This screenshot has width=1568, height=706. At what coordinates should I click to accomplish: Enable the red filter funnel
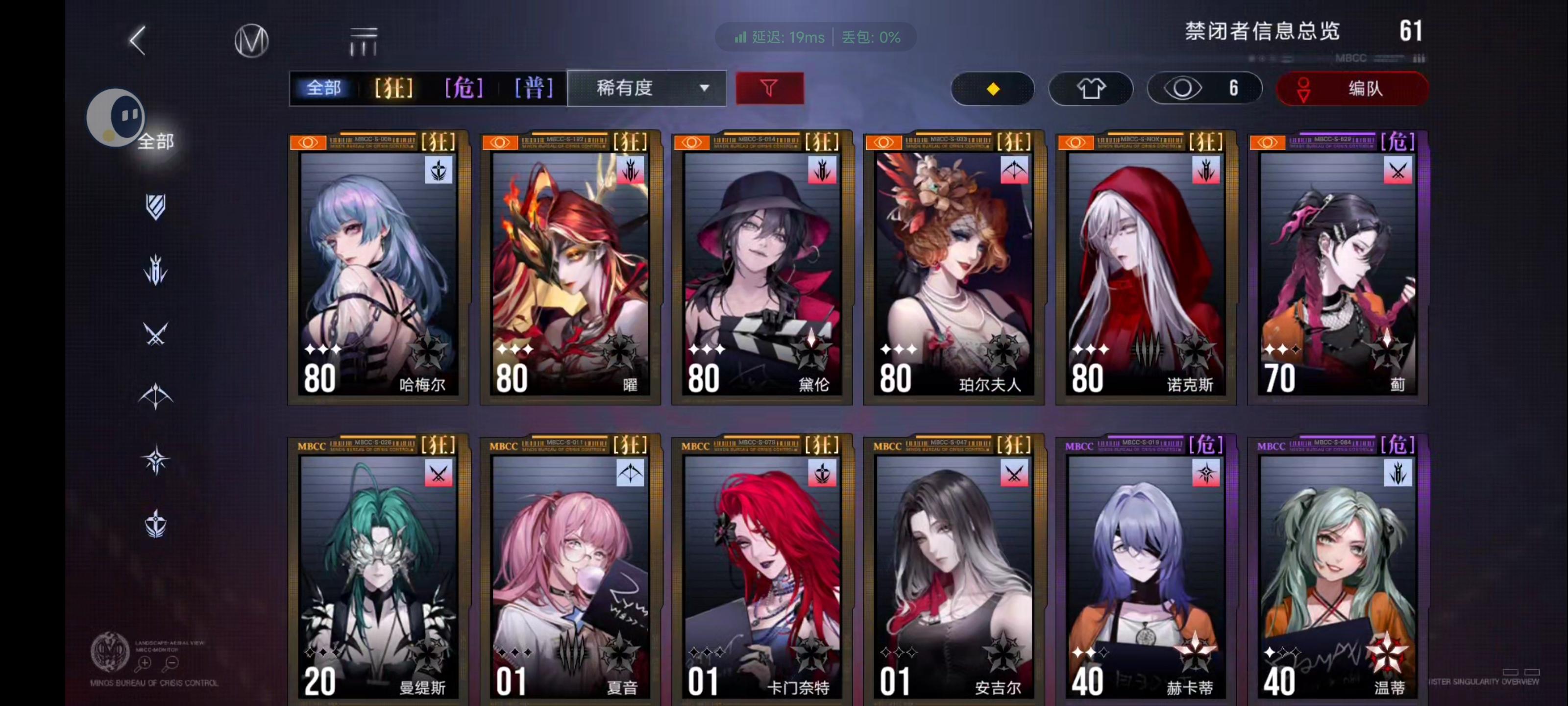click(x=769, y=88)
